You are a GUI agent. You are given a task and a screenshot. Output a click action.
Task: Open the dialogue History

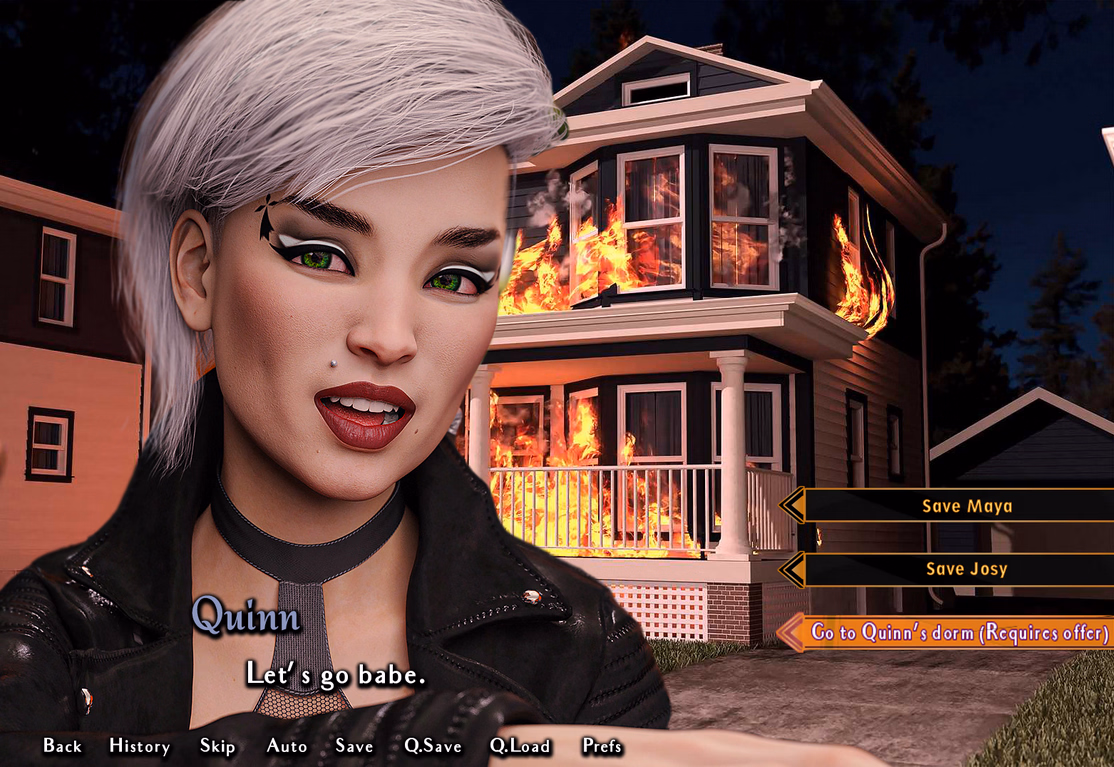tap(139, 746)
